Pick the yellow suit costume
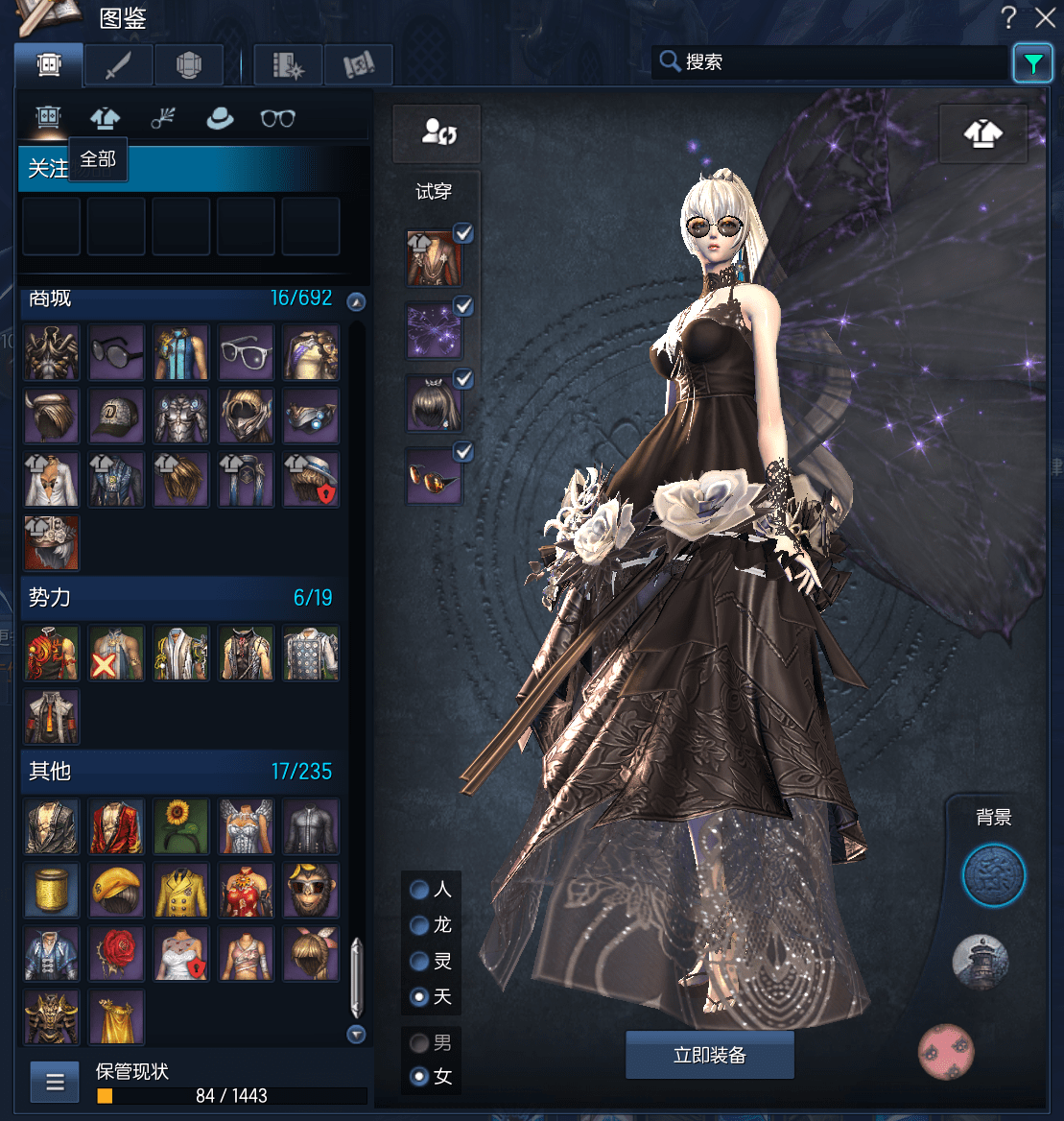Viewport: 1064px width, 1121px height. [181, 890]
